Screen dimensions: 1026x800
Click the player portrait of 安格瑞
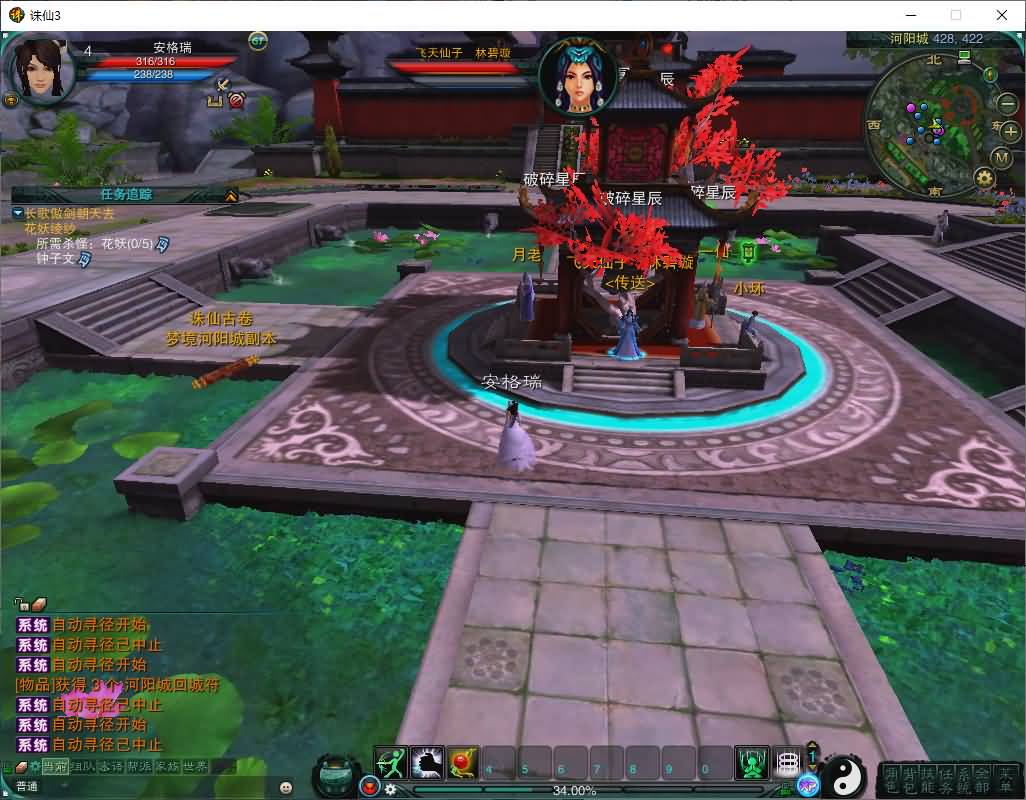[x=39, y=68]
